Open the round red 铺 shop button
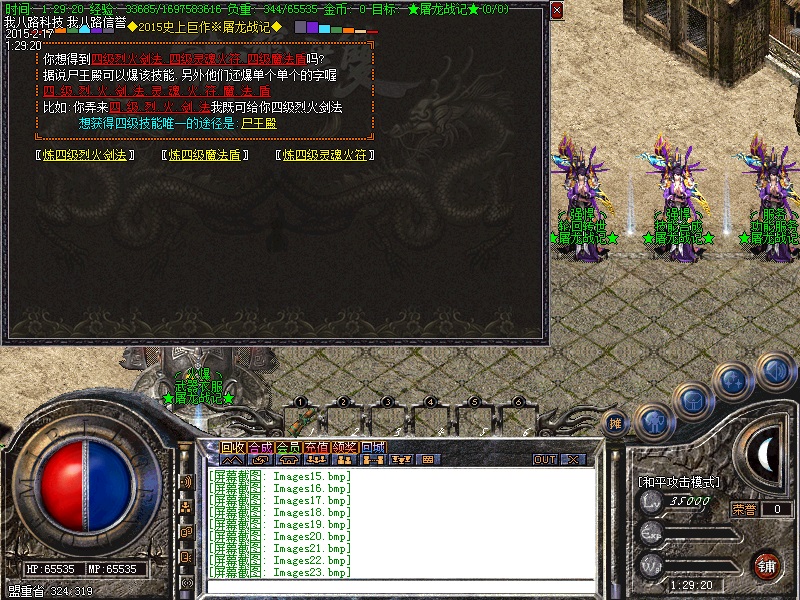 pyautogui.click(x=765, y=565)
